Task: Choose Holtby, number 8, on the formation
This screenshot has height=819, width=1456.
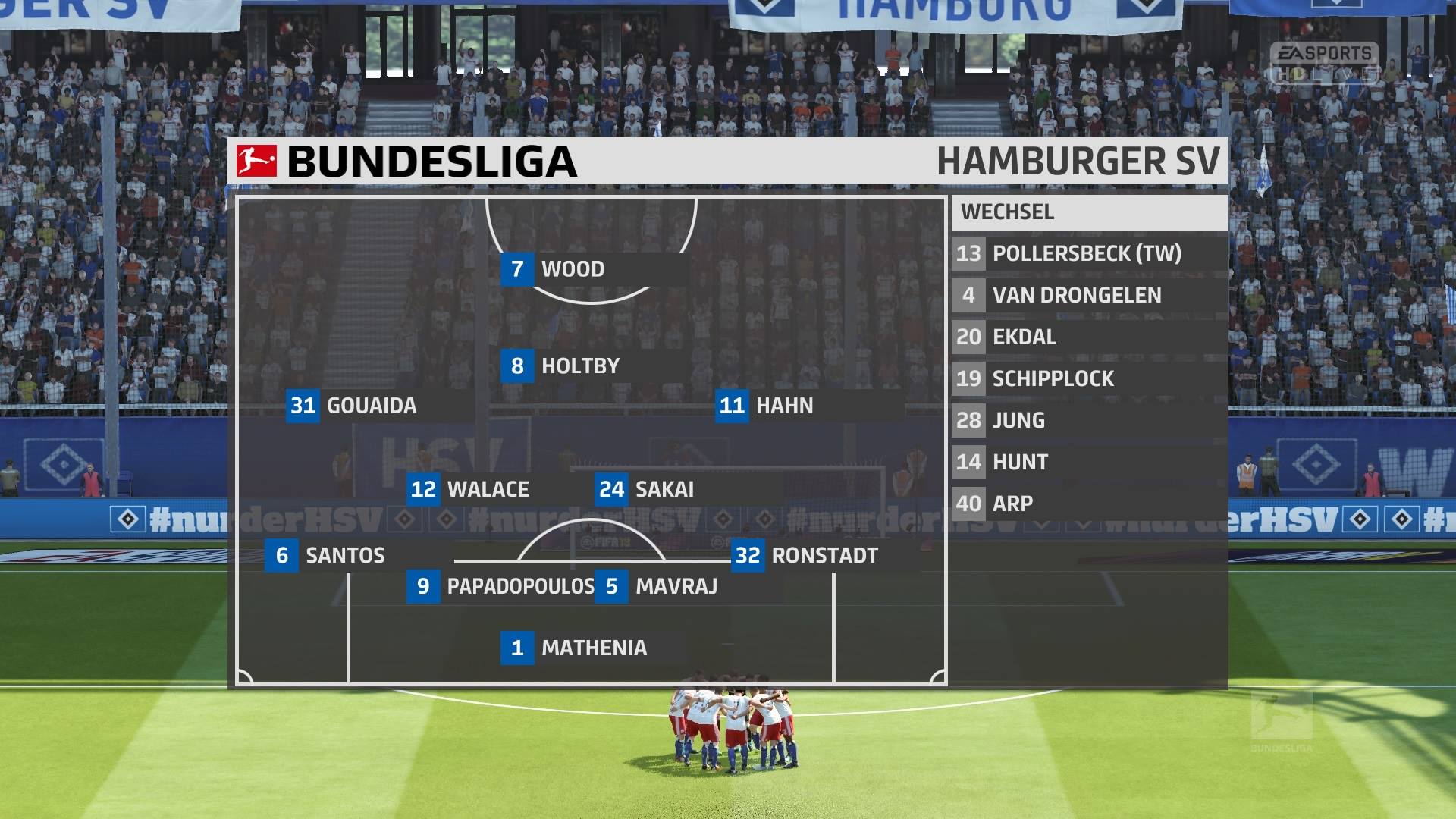Action: pos(579,366)
